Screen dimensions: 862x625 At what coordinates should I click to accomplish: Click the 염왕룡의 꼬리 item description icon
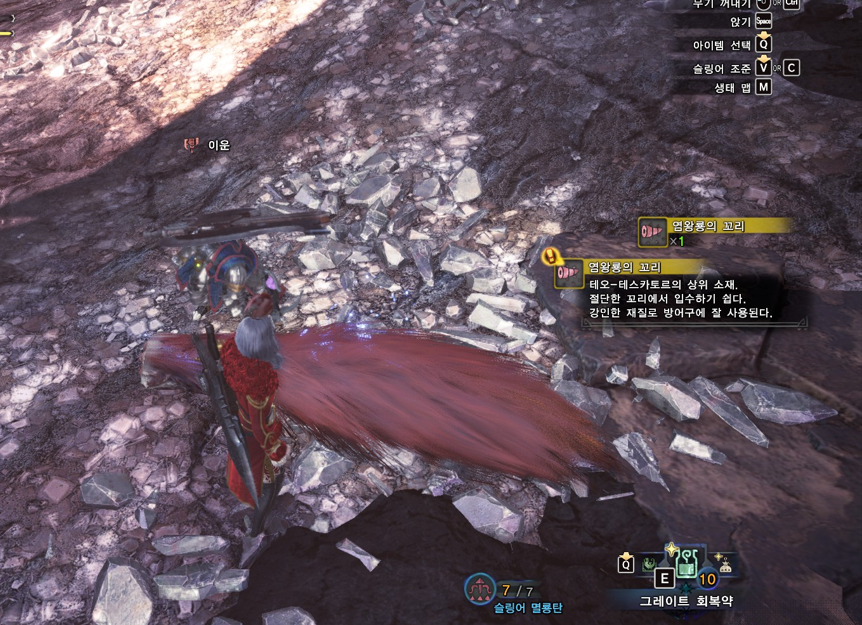[569, 273]
